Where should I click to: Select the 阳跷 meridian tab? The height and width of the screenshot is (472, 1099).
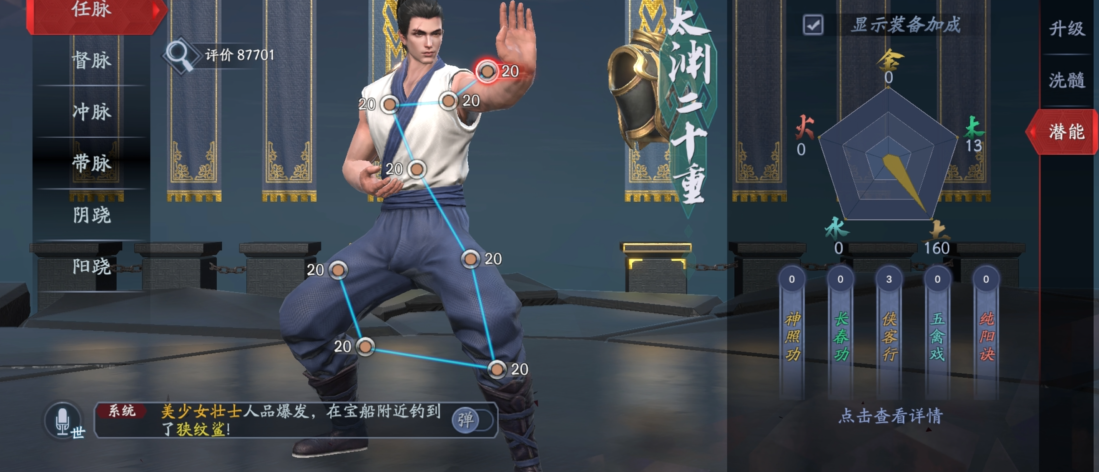[x=92, y=266]
